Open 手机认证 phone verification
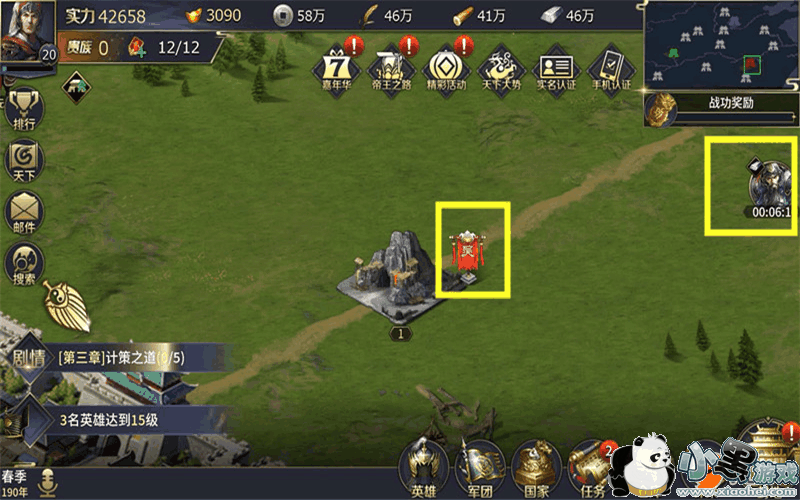800x500 pixels. click(x=609, y=70)
